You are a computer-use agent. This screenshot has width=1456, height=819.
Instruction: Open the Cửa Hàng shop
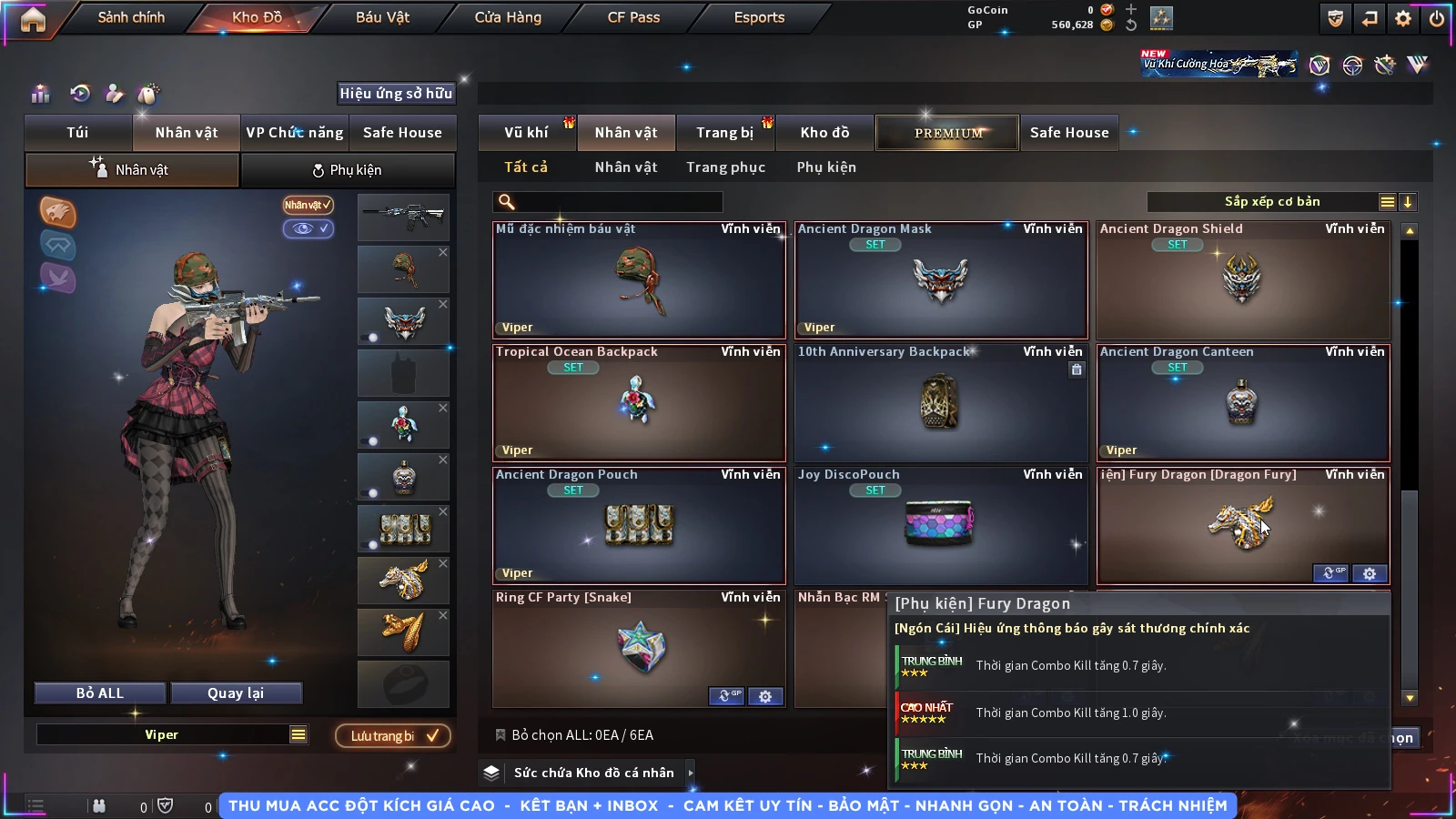508,17
